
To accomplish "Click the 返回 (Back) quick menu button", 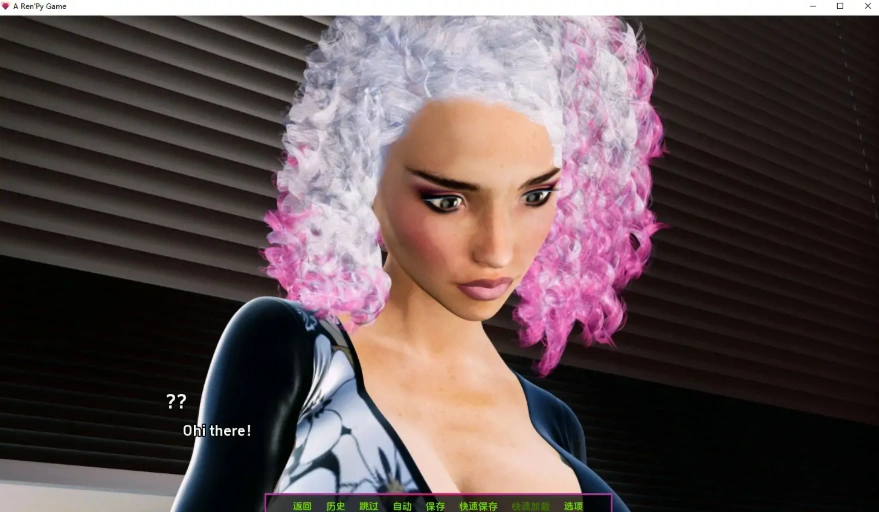I will (x=302, y=506).
